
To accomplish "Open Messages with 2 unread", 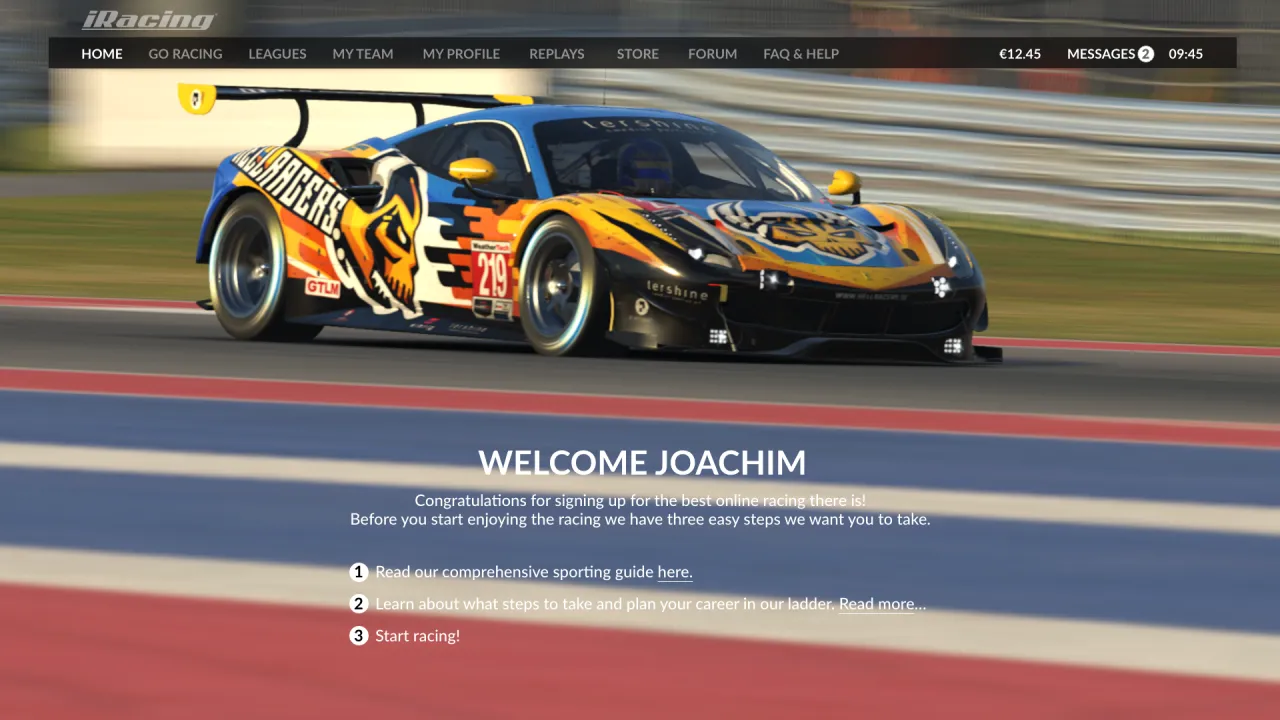I will 1110,54.
